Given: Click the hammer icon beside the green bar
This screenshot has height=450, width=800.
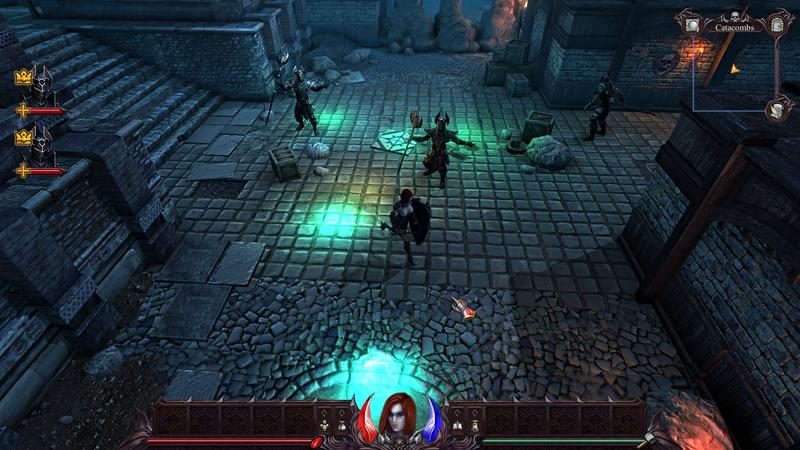Looking at the screenshot, I should click(649, 438).
